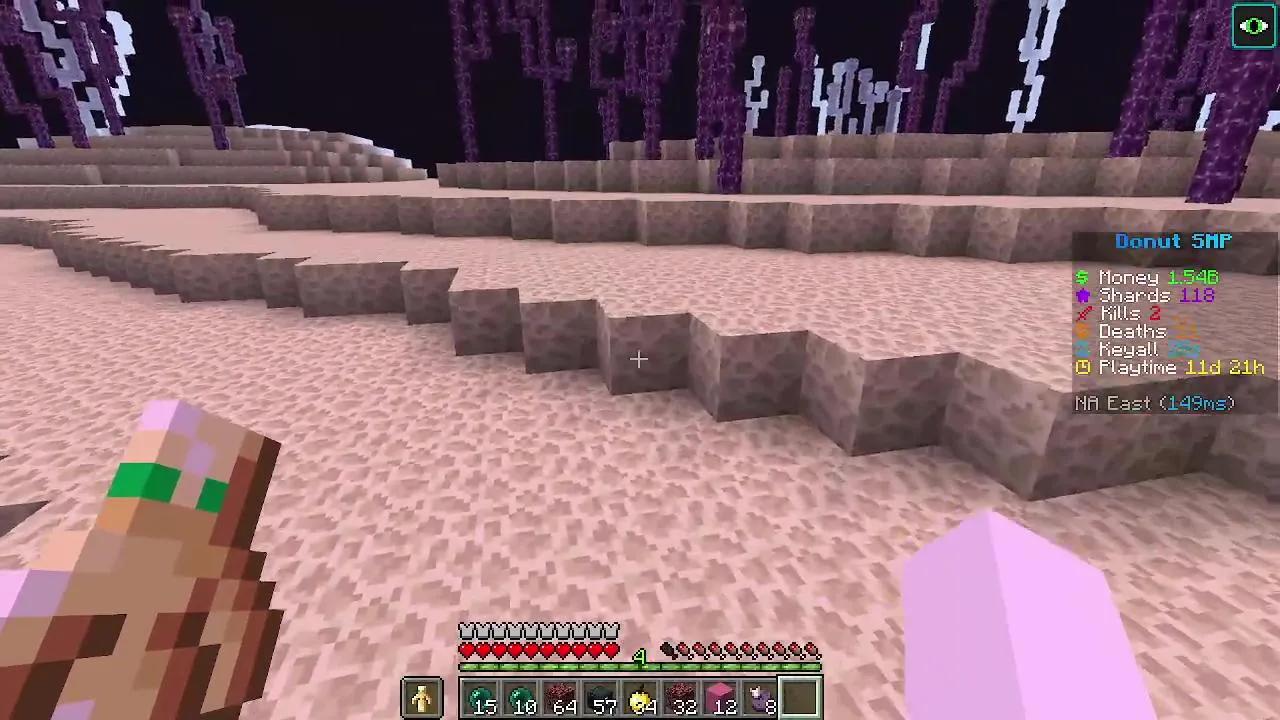Click the Totem of Undying offhand slot

[x=422, y=697]
